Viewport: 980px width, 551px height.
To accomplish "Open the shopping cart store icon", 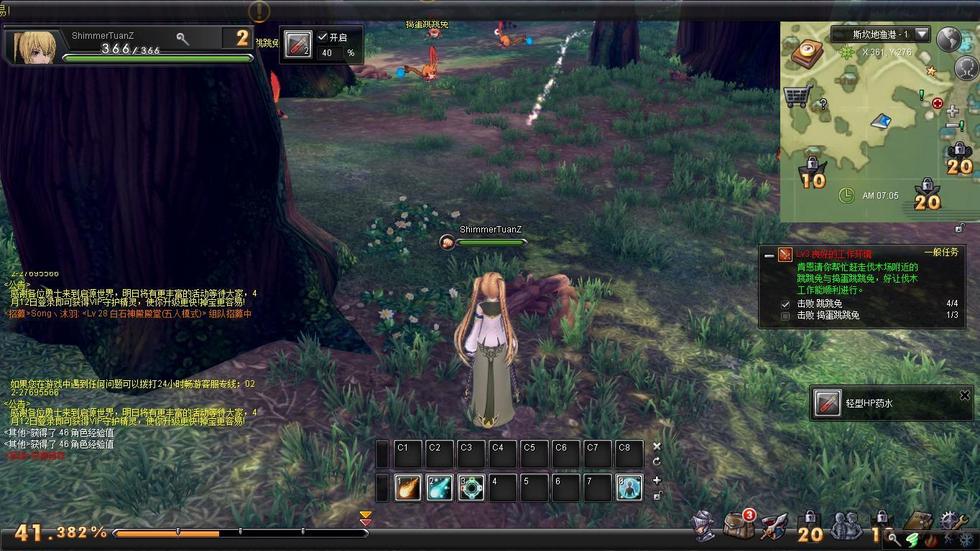I will click(x=797, y=97).
